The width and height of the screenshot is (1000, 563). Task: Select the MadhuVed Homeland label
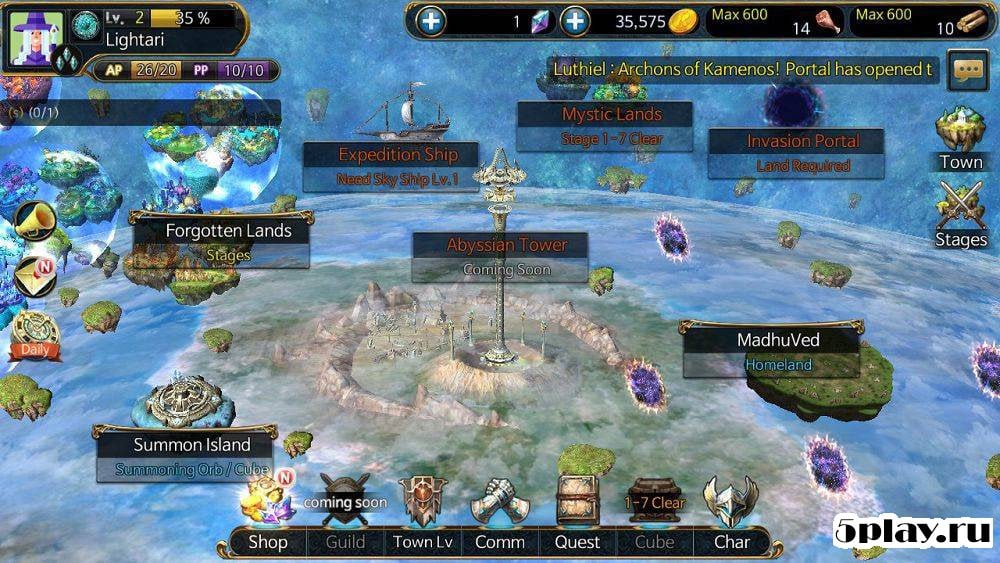[x=777, y=350]
